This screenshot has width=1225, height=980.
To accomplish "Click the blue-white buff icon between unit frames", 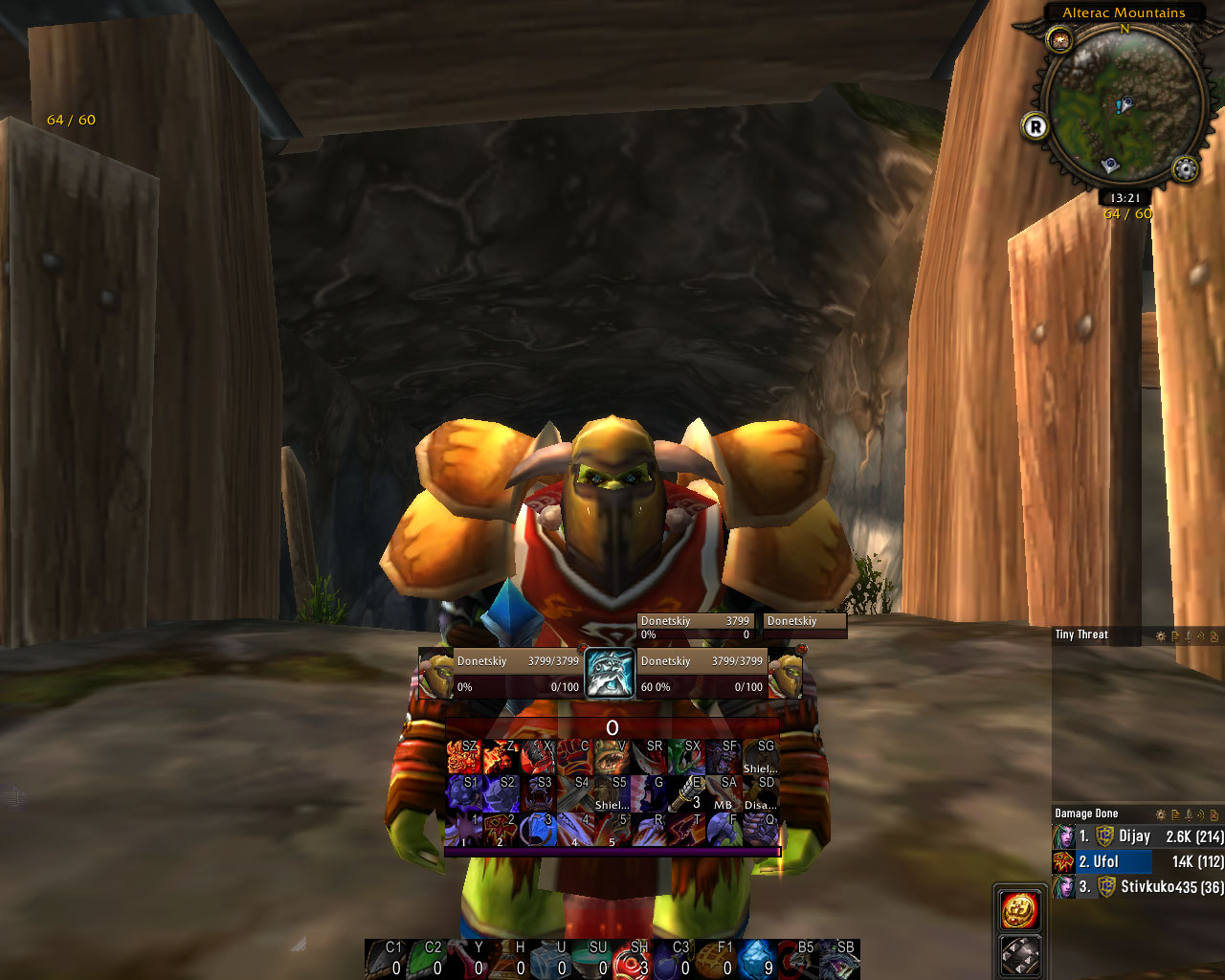I will (x=610, y=674).
